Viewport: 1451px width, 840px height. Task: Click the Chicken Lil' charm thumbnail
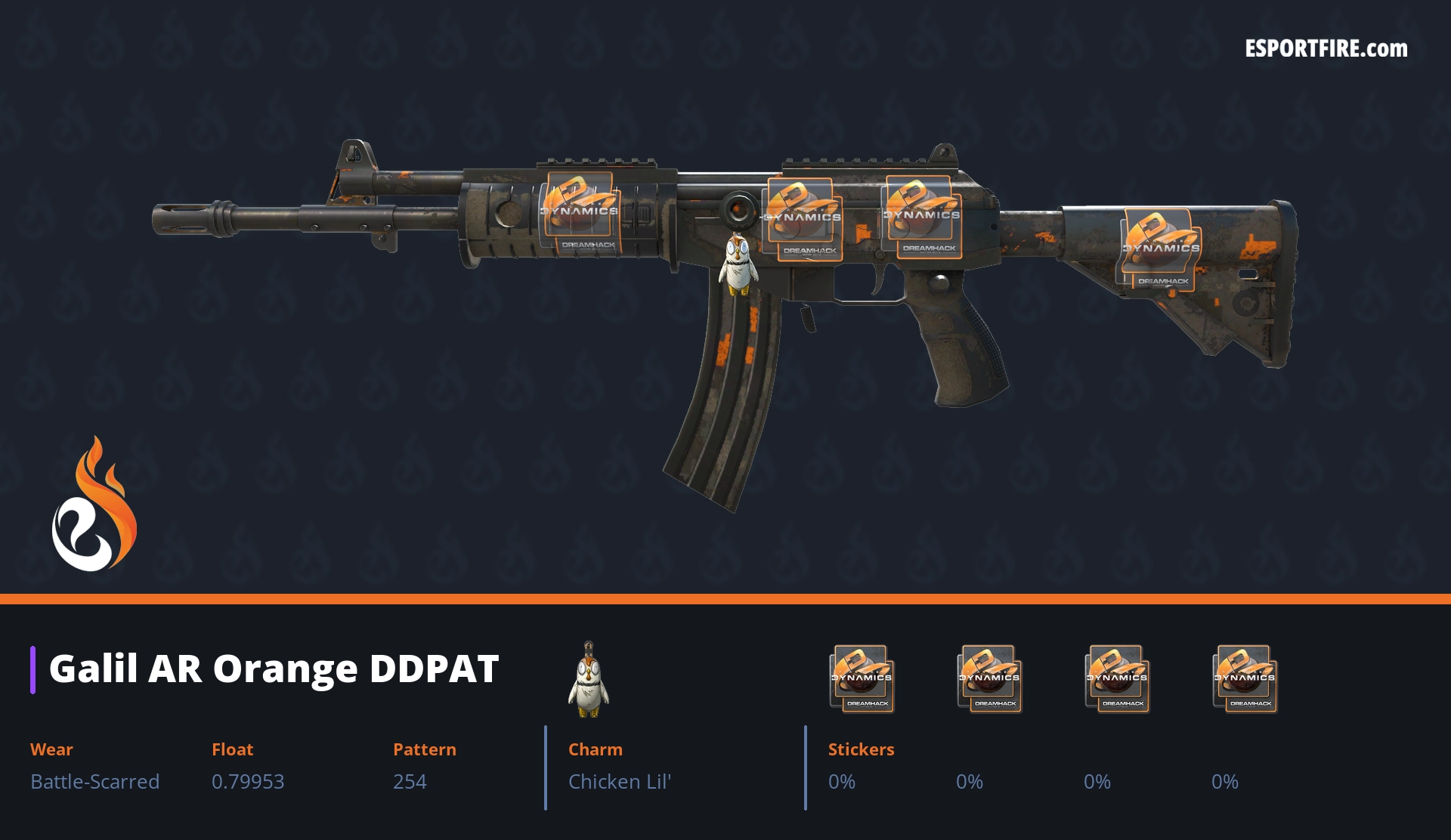pyautogui.click(x=589, y=680)
